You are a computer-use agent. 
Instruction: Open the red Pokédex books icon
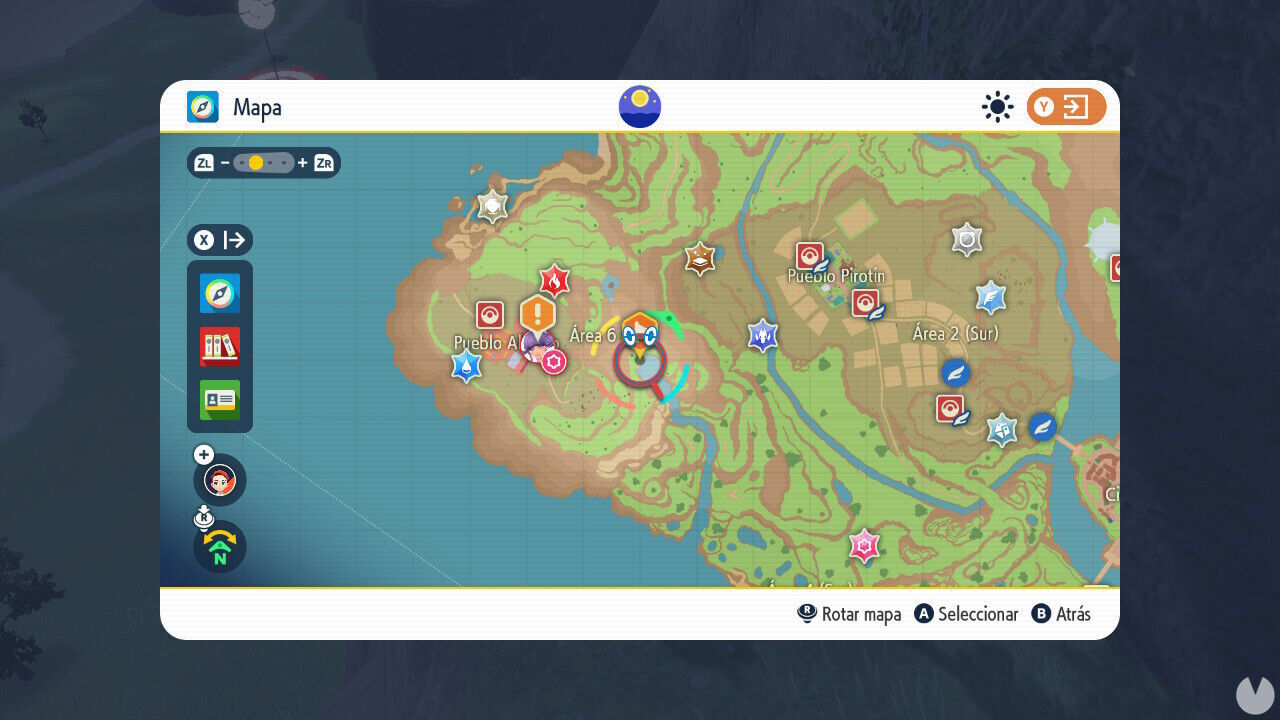point(219,347)
